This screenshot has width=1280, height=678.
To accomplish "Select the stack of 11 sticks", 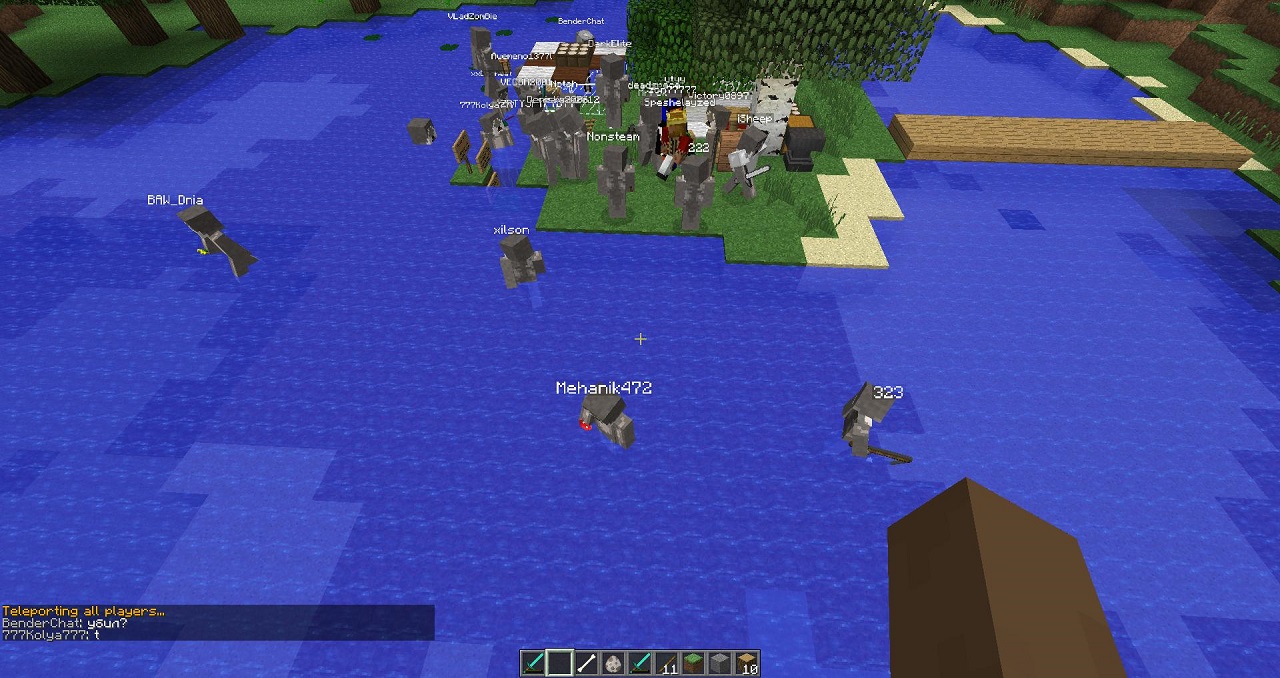I will coord(667,662).
